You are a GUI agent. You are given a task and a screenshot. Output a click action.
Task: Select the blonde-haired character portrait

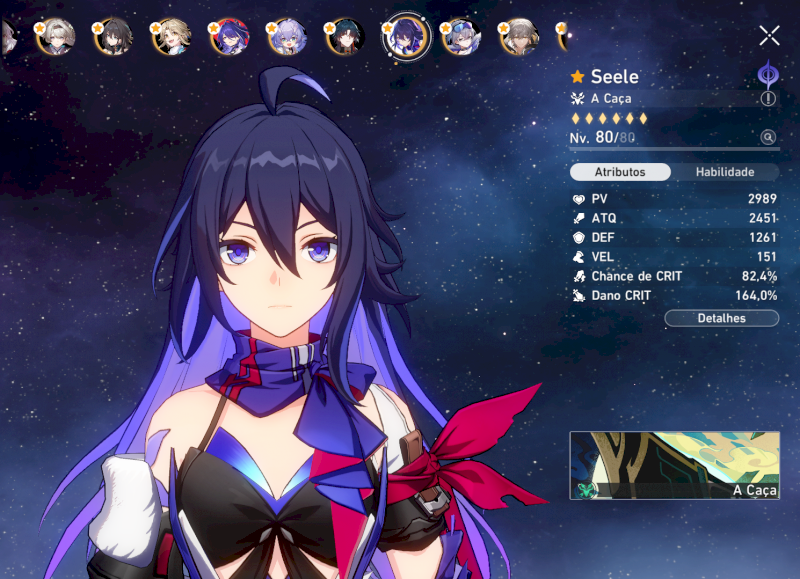(x=172, y=37)
